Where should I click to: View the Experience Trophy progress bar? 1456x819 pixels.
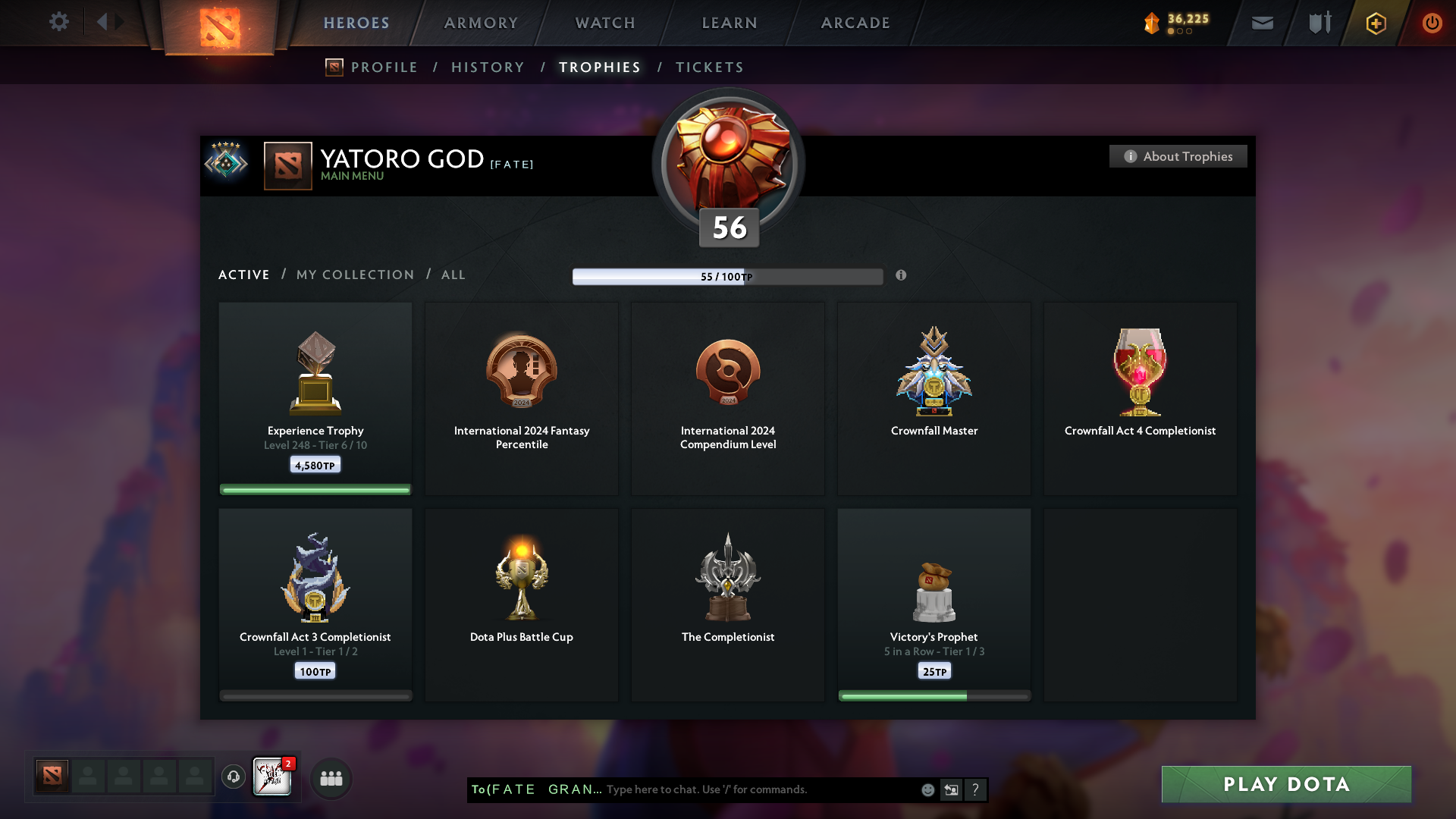point(315,489)
